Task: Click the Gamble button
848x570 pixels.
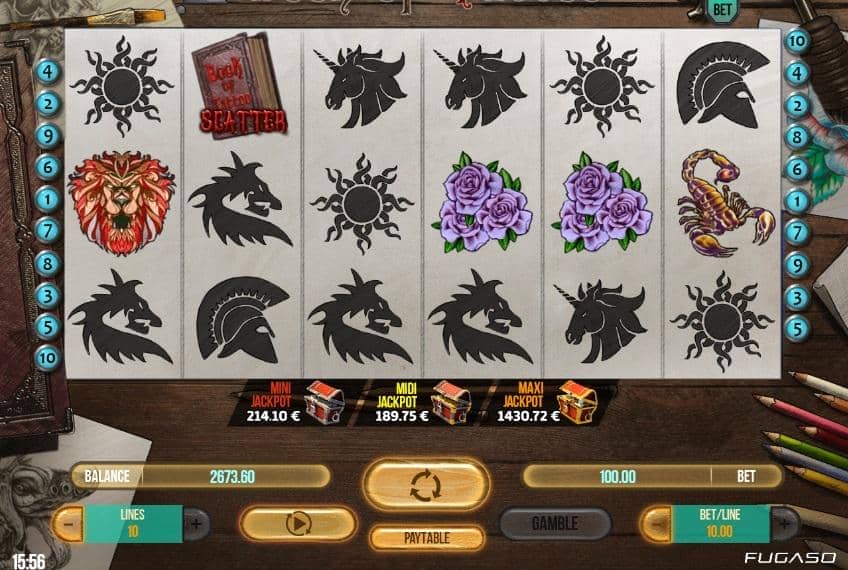Action: pyautogui.click(x=554, y=523)
